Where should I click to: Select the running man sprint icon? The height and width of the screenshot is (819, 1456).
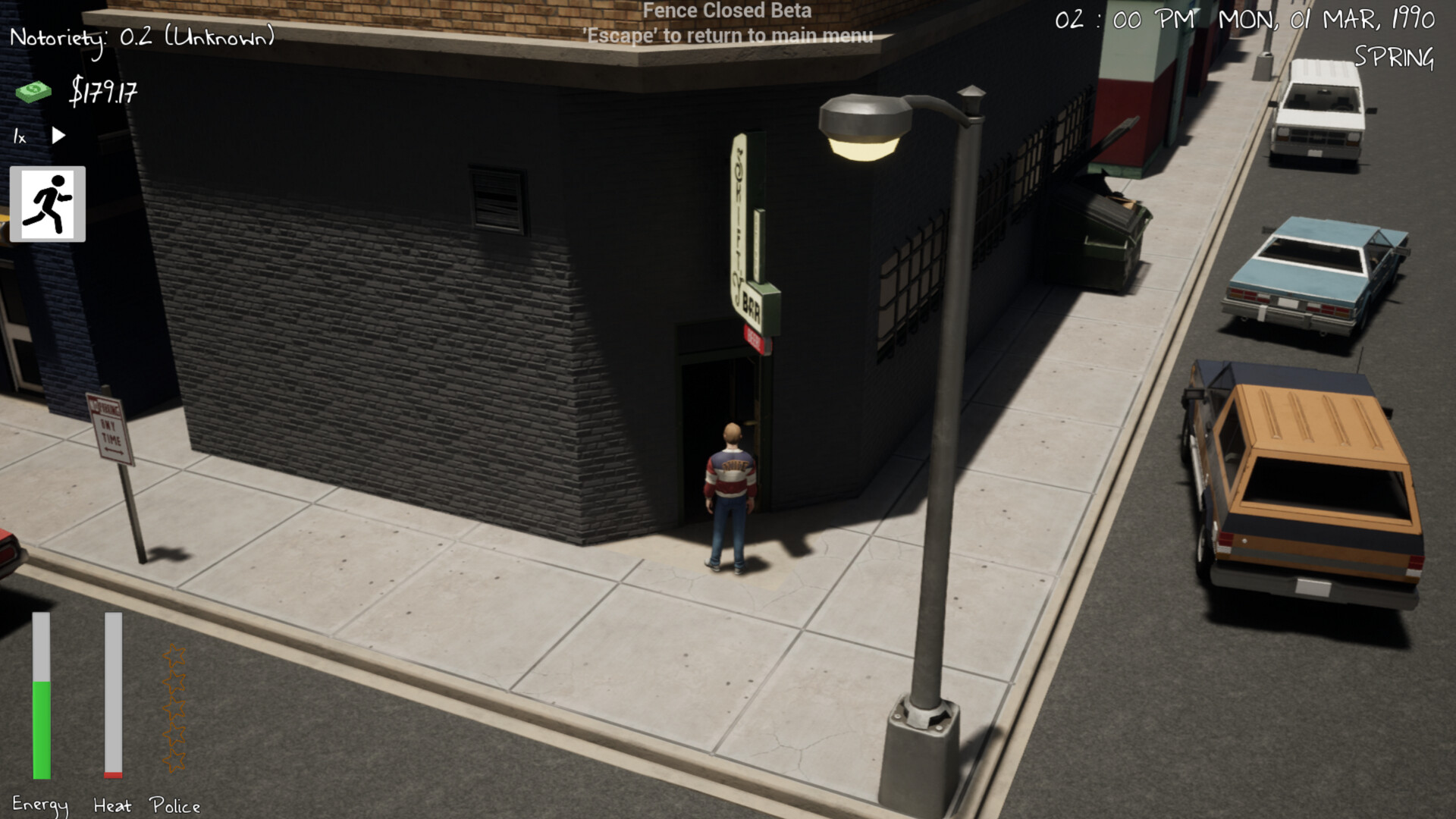tap(47, 203)
